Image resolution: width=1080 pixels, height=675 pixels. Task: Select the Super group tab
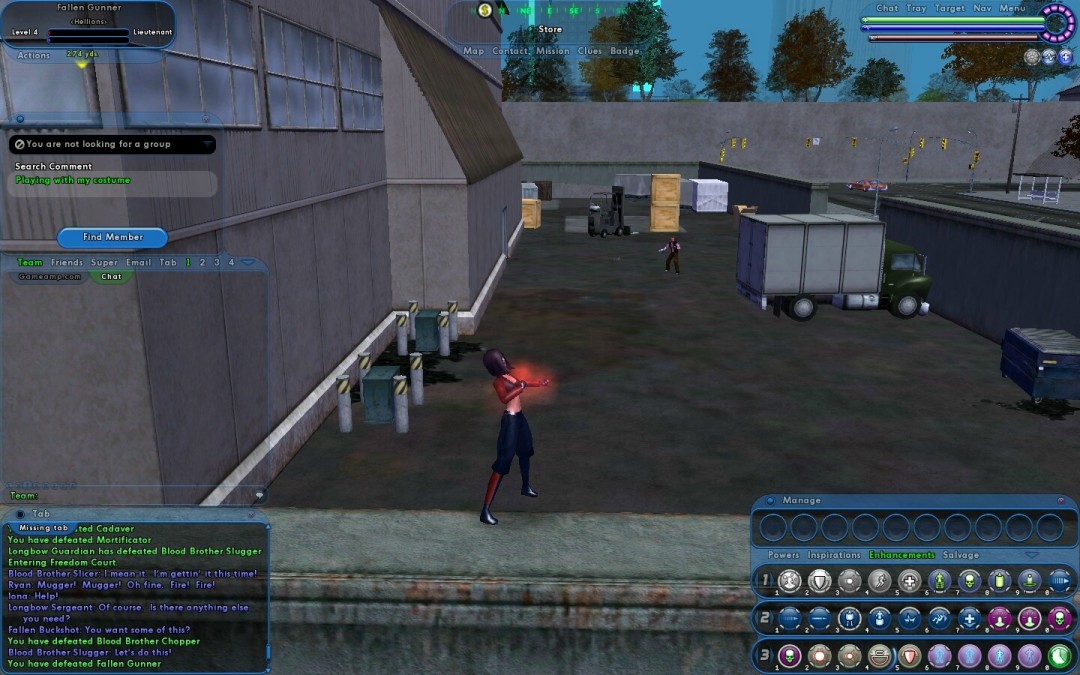(x=104, y=263)
